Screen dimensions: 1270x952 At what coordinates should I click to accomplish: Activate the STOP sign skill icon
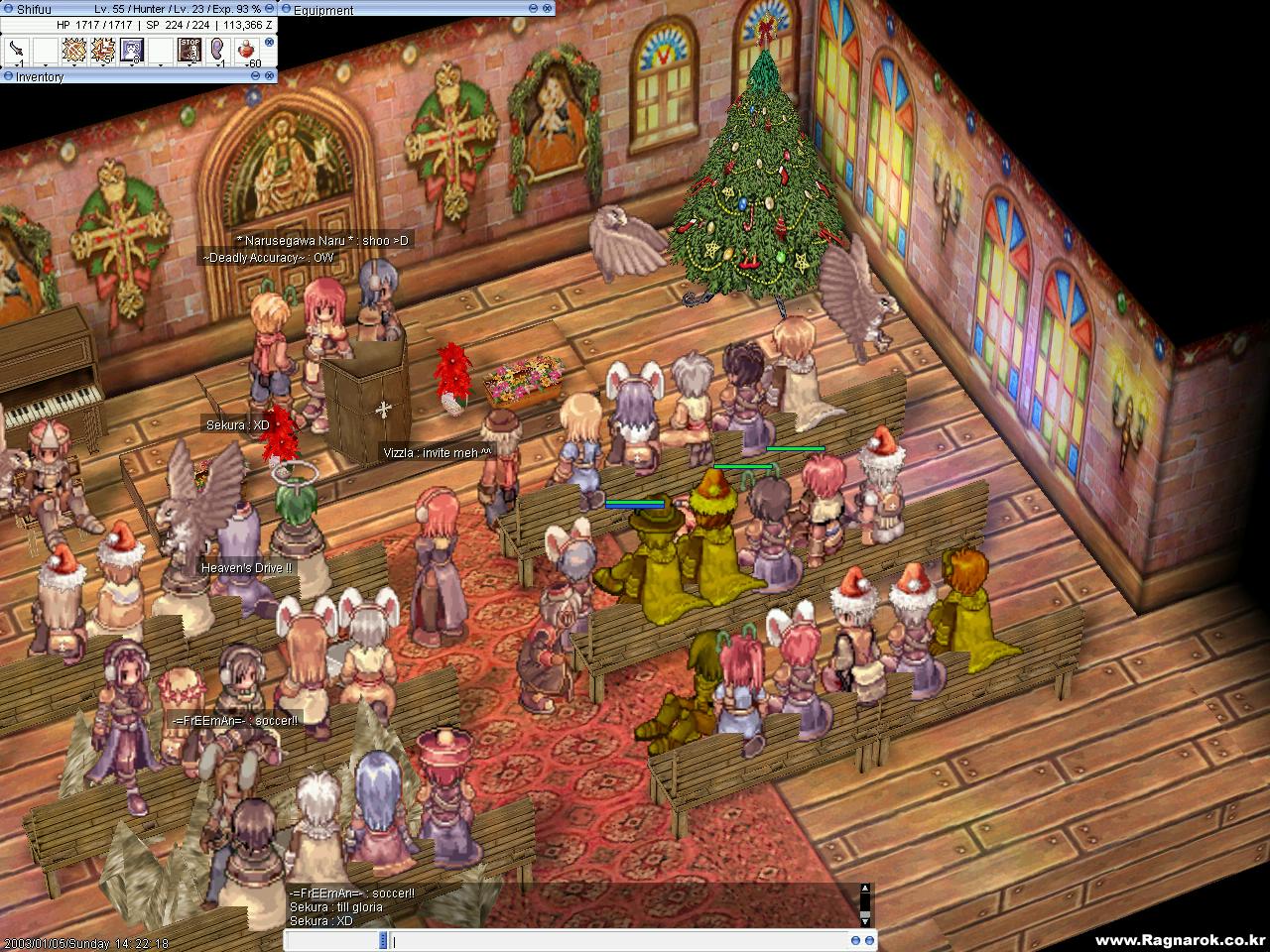[x=189, y=50]
